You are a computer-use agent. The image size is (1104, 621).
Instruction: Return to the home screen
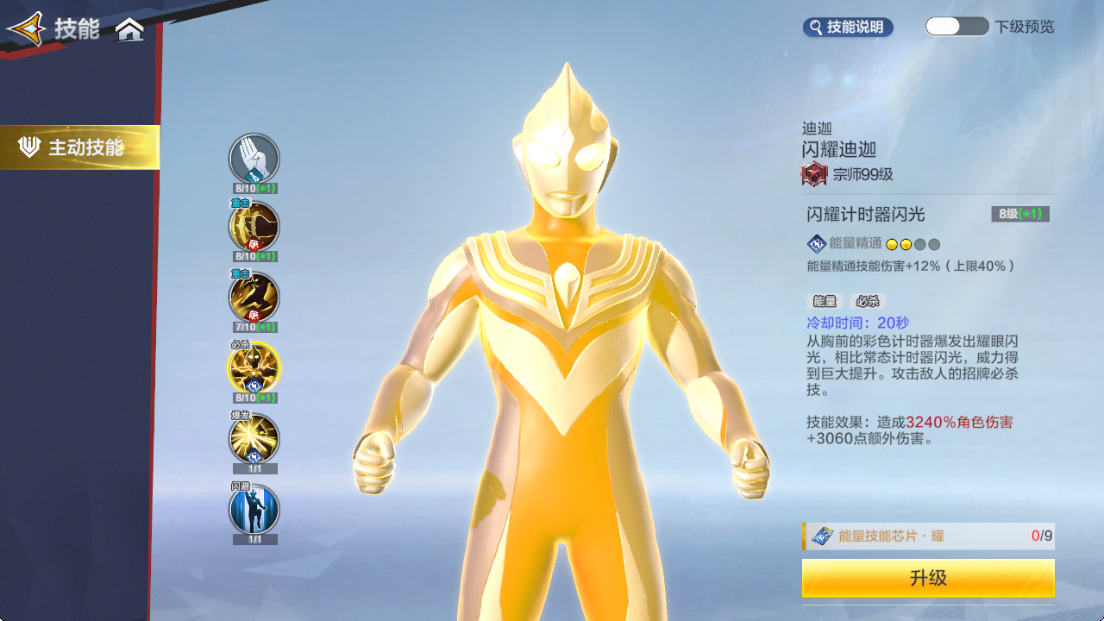coord(130,30)
